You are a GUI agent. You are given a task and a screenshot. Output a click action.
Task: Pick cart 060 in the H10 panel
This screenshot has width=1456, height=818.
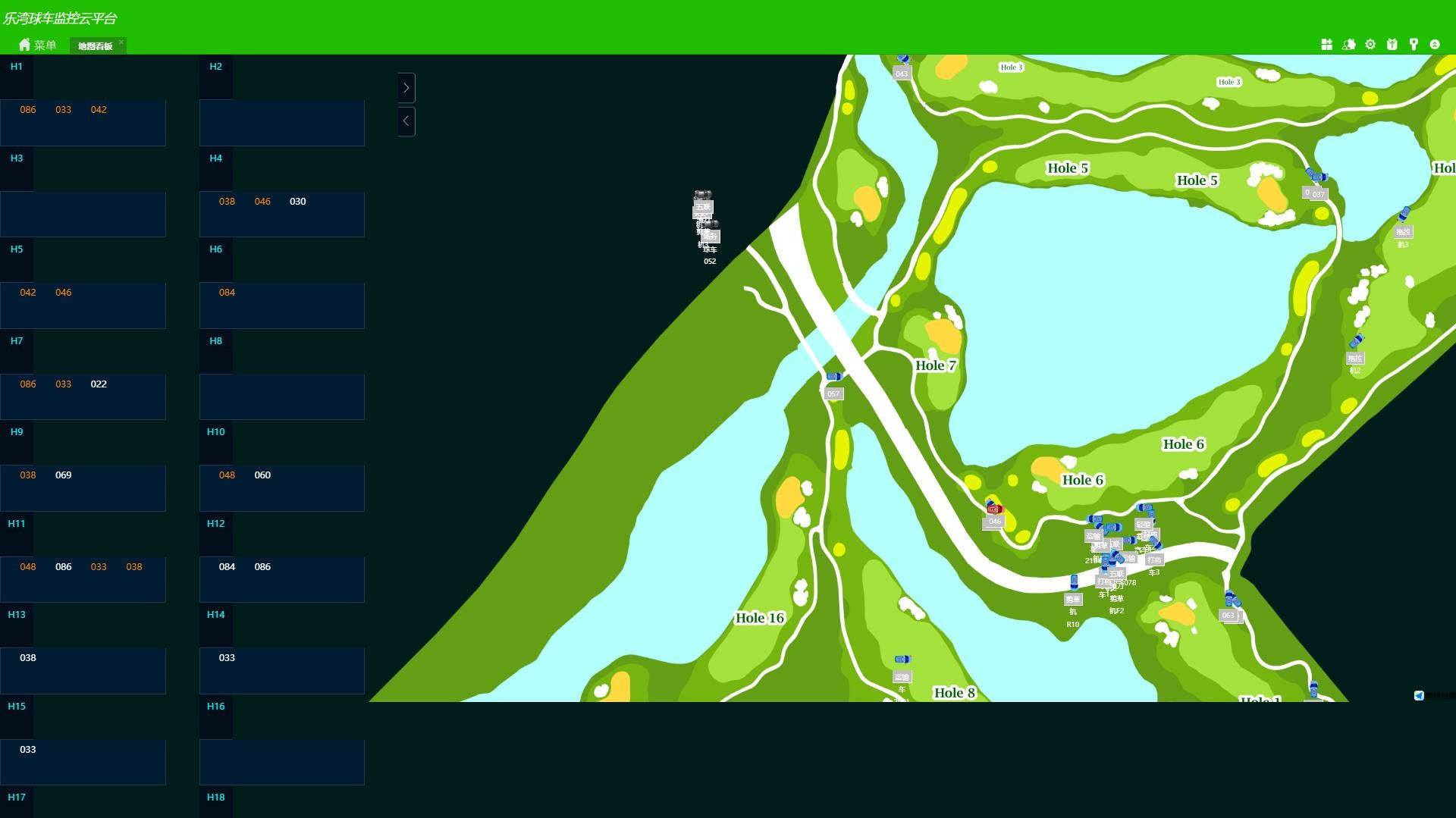click(262, 475)
